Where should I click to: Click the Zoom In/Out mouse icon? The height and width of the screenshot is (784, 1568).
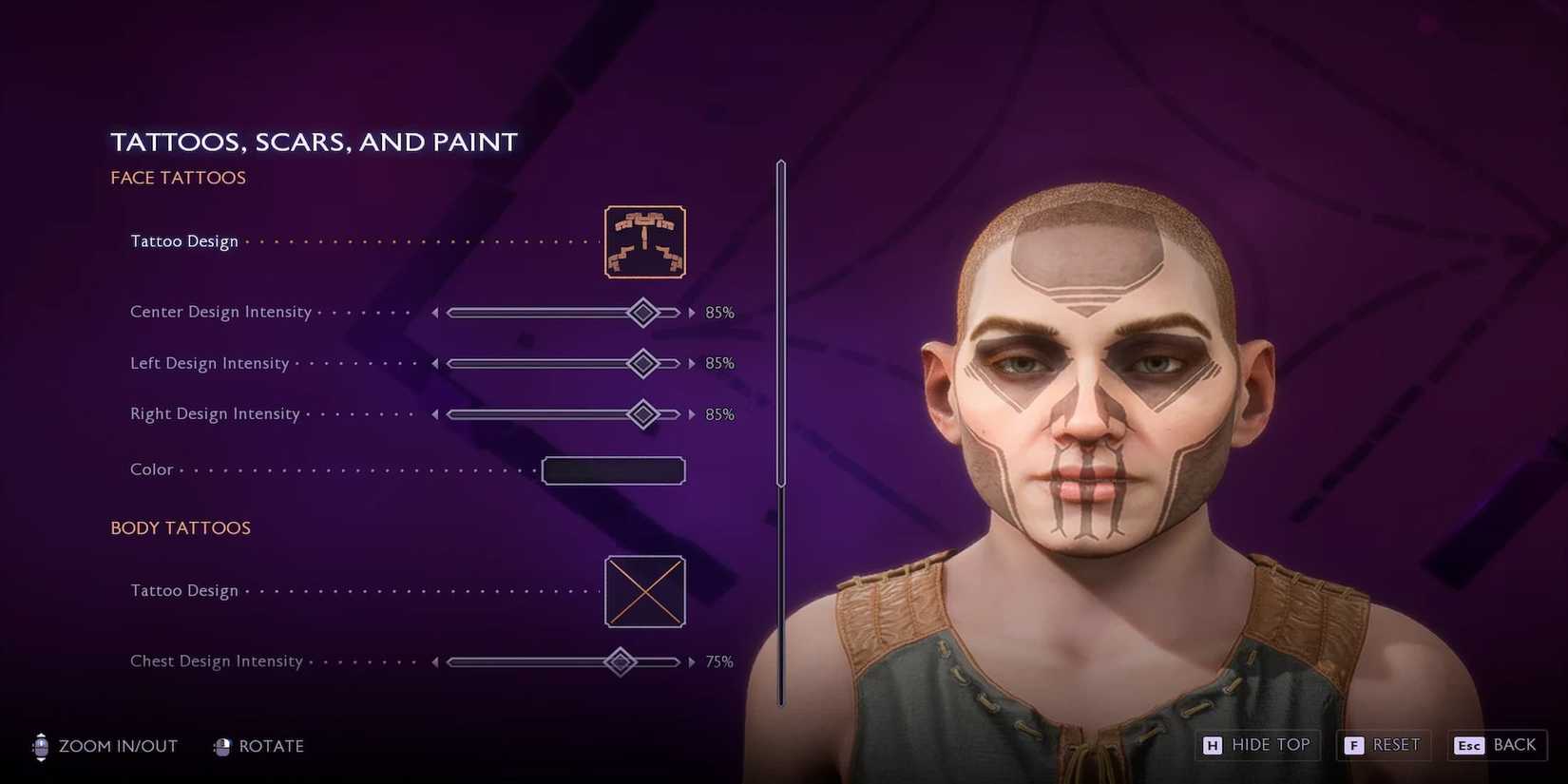pos(40,747)
